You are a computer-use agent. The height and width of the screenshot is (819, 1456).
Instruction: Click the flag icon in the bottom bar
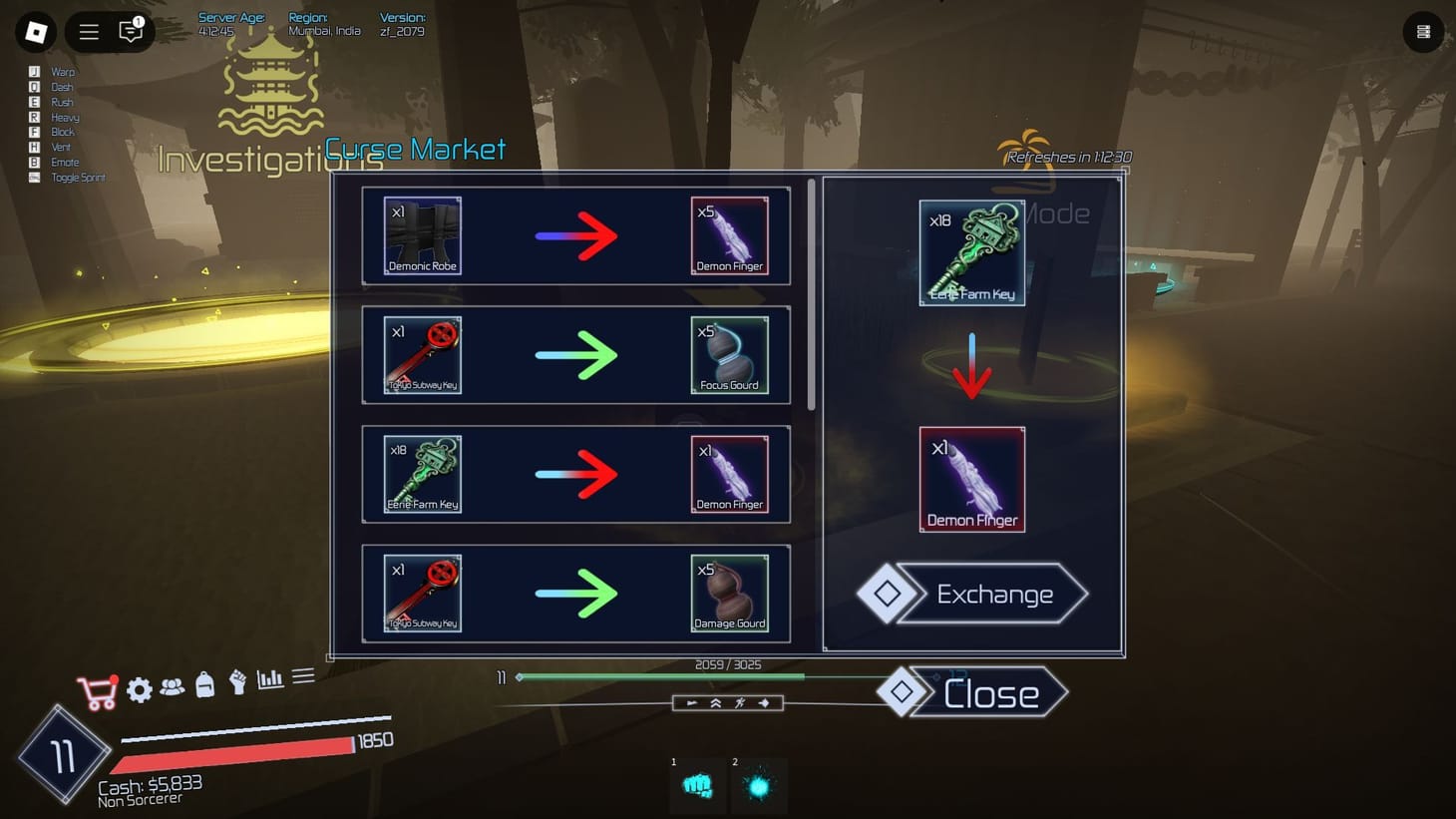[x=692, y=702]
